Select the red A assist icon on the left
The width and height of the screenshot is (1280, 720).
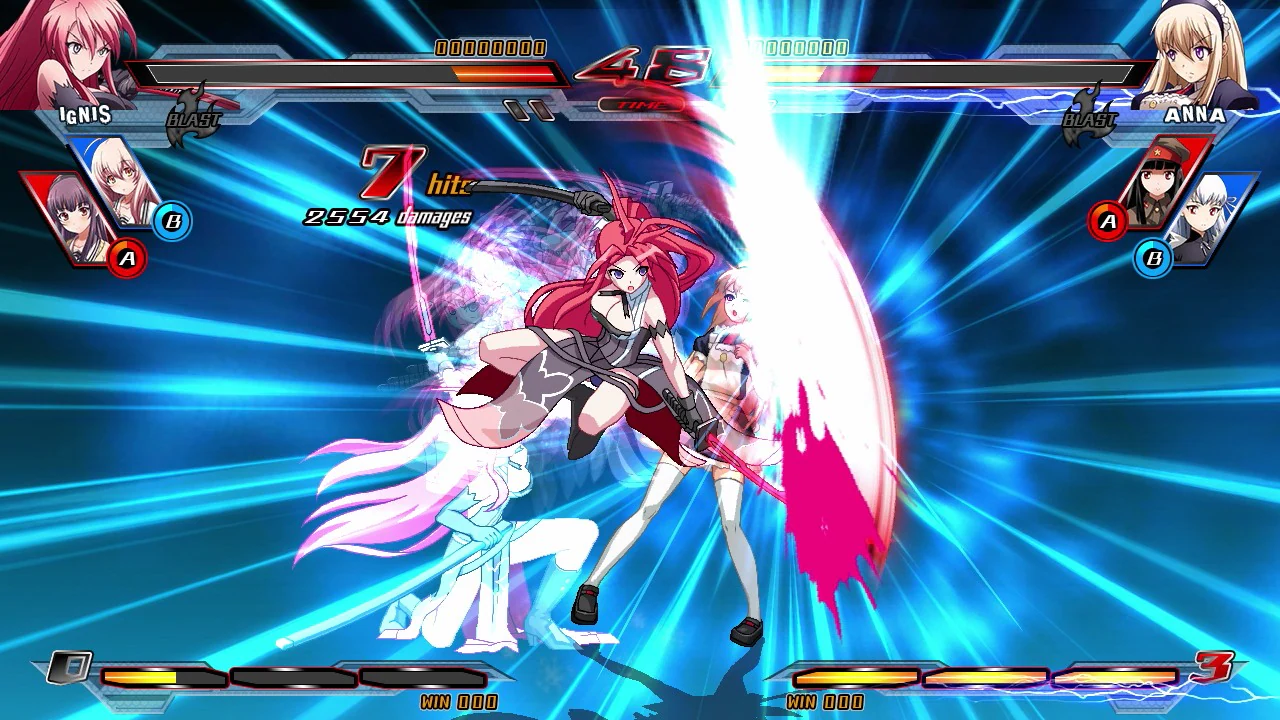point(127,256)
